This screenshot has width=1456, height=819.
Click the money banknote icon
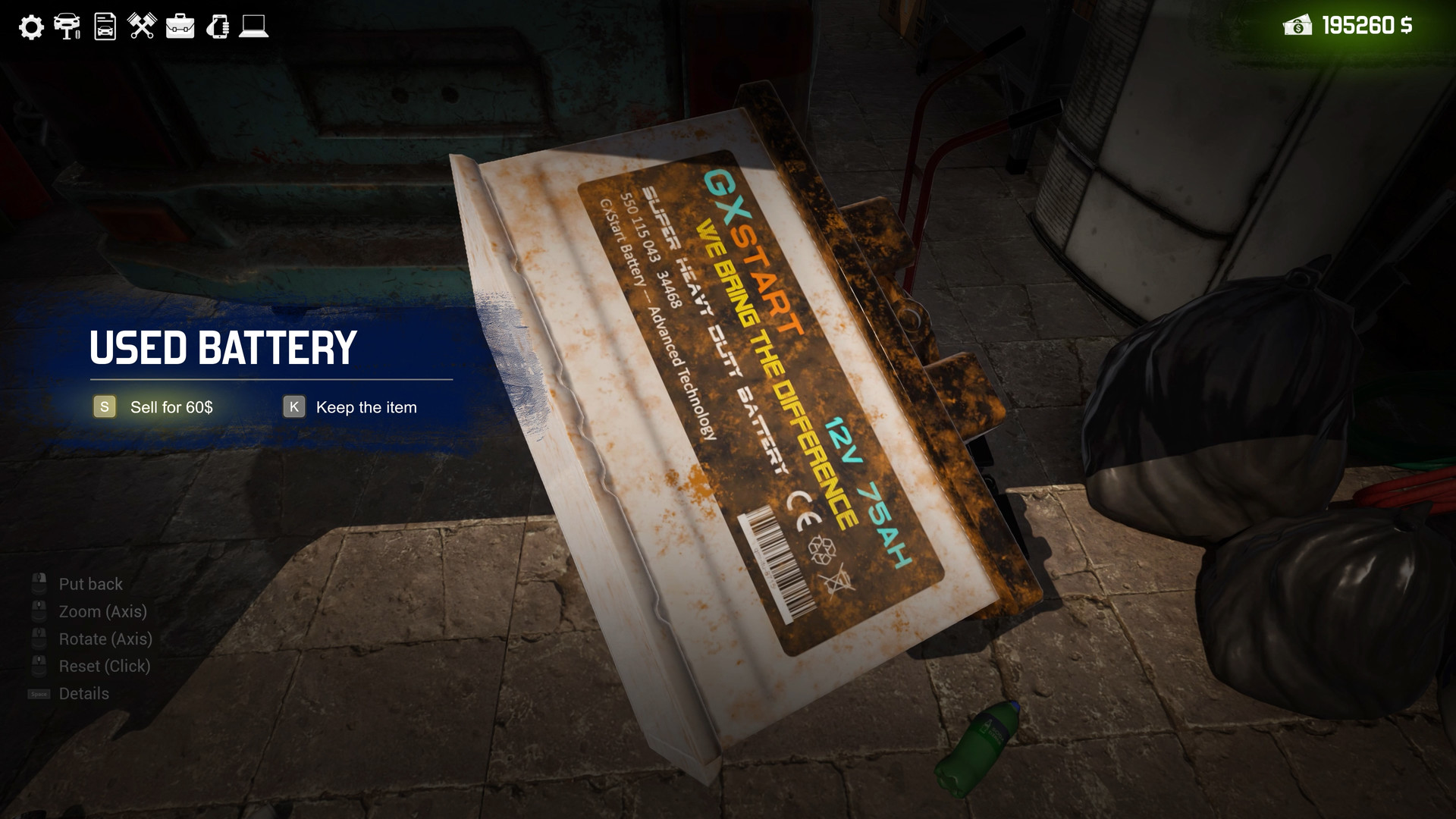[1299, 27]
